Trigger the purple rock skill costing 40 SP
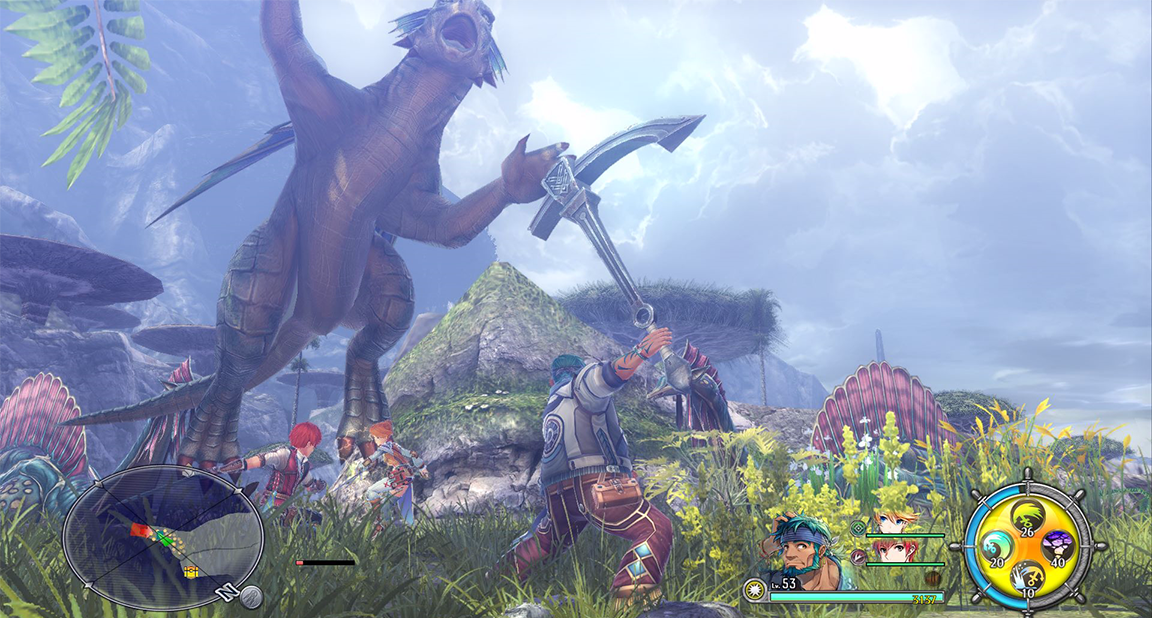Image resolution: width=1152 pixels, height=618 pixels. click(1057, 547)
